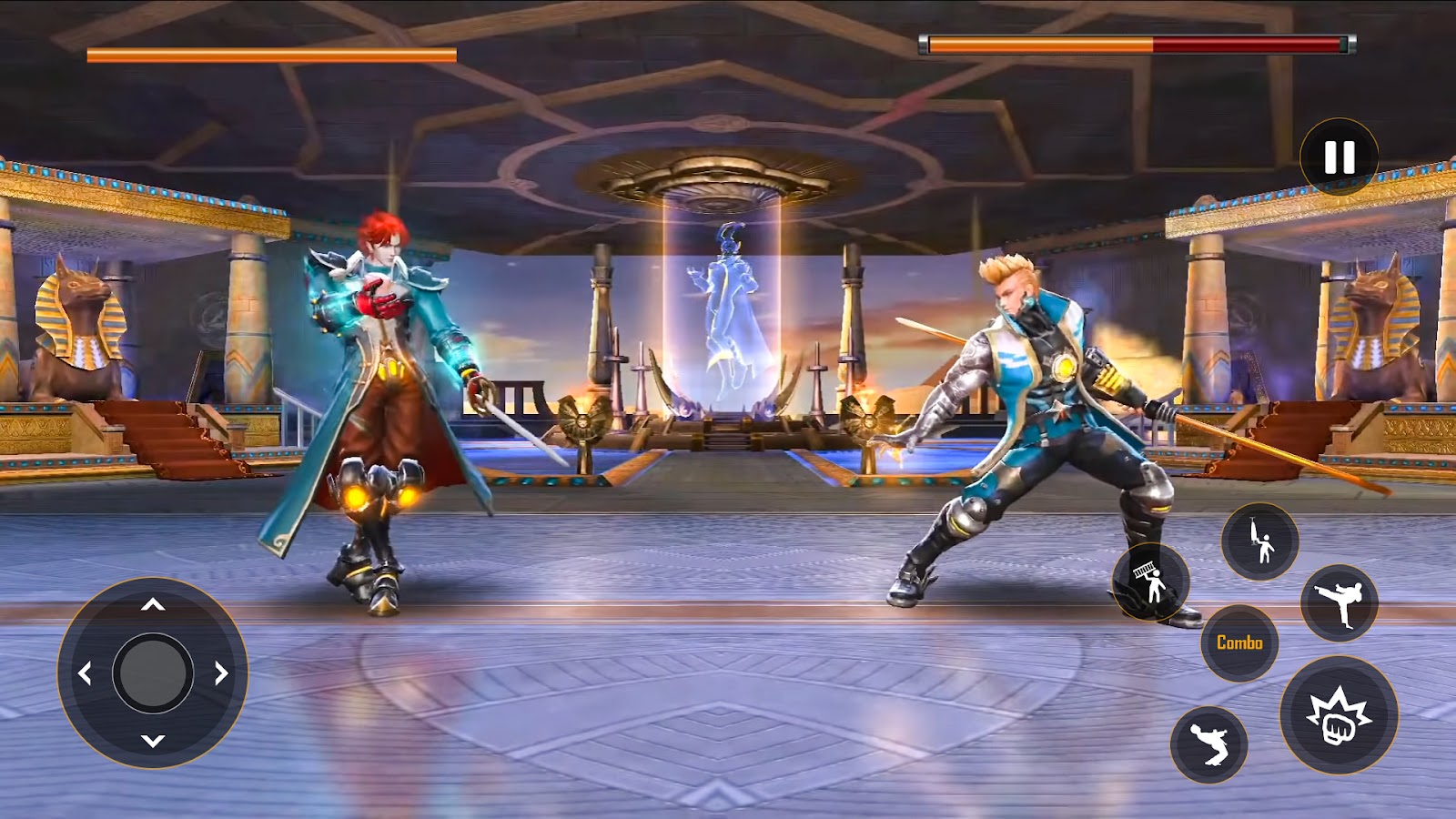Move right with the joystick arrow
Screen dimensions: 1456x819
[221, 673]
